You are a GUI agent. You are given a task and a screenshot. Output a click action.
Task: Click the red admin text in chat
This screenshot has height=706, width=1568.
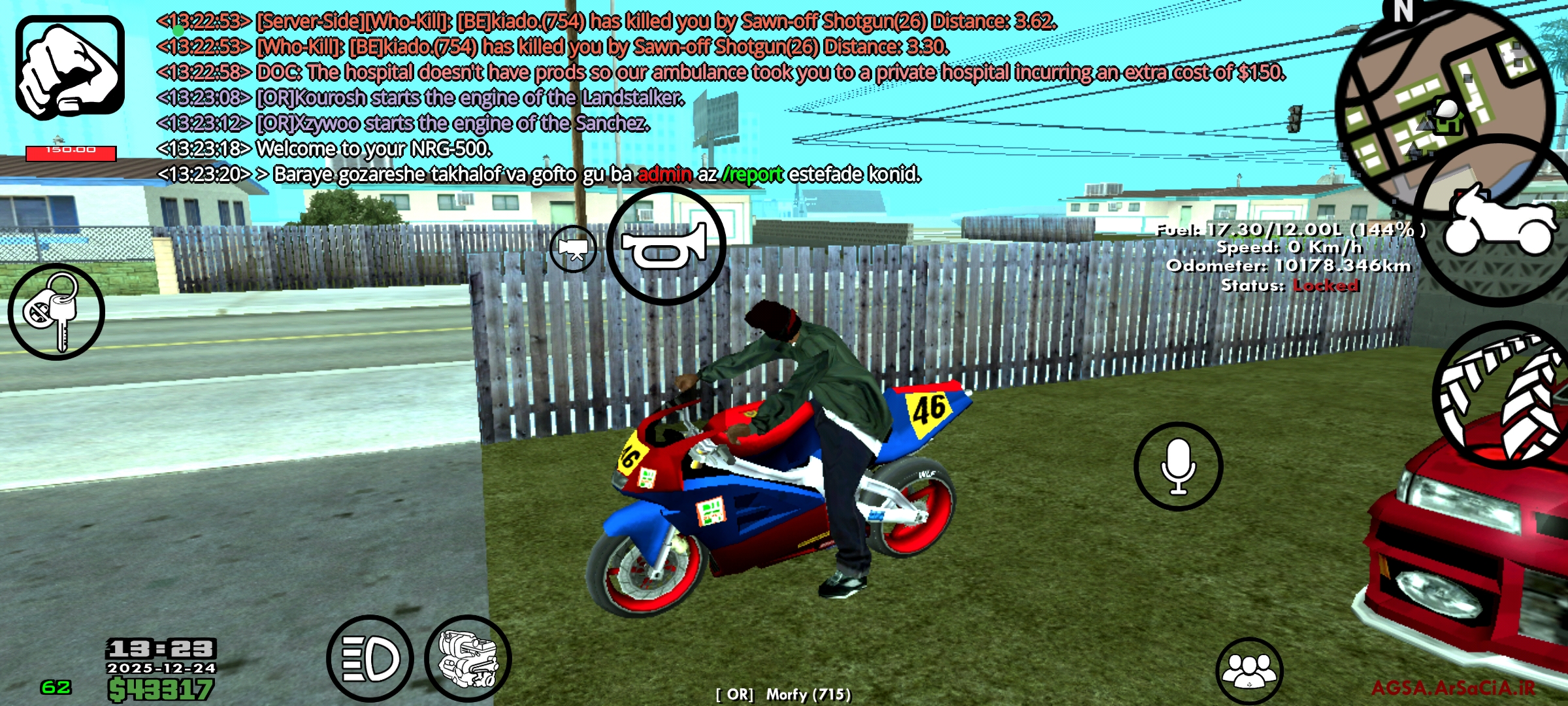(664, 174)
